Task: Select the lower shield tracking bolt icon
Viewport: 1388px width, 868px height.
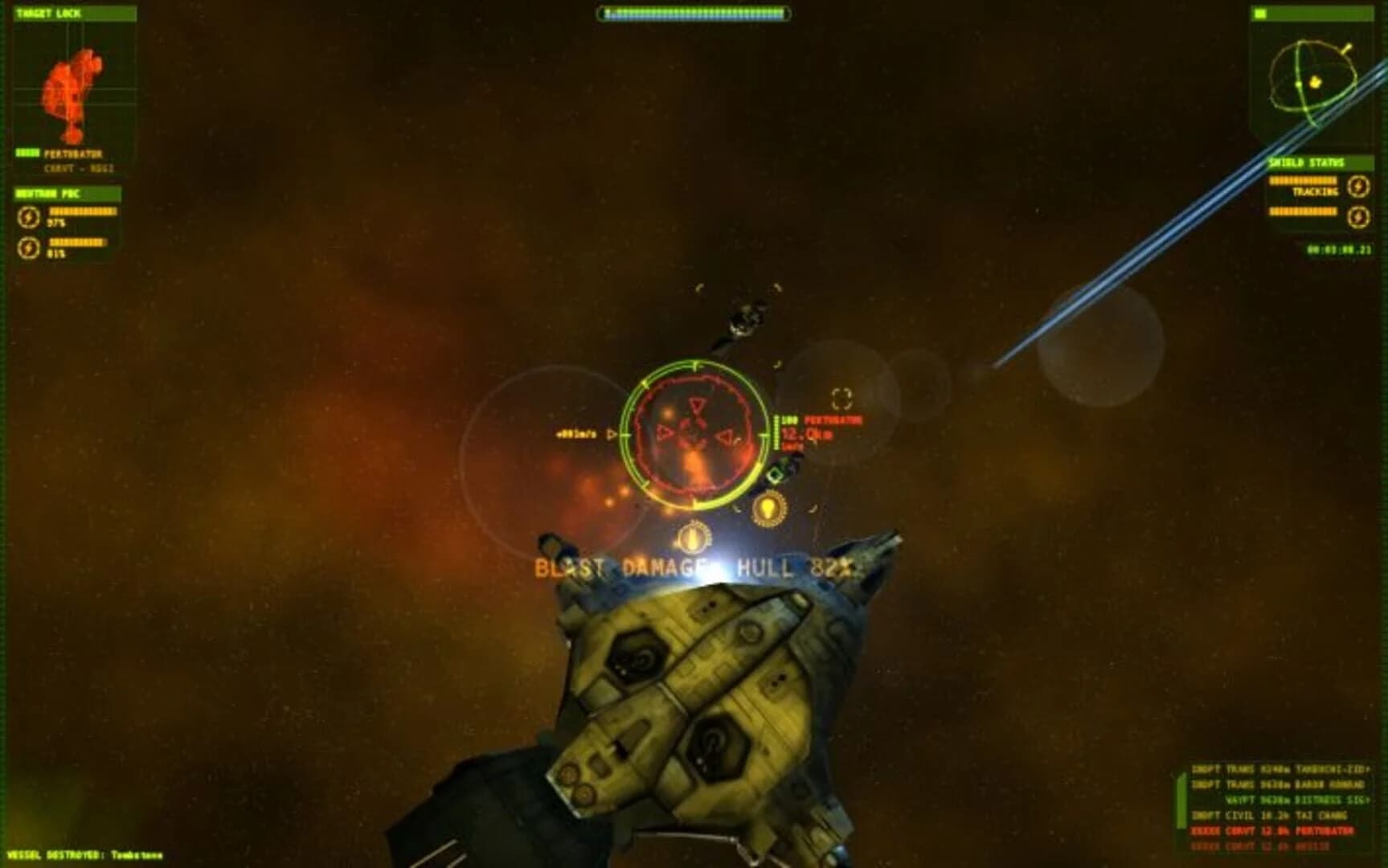Action: [1359, 215]
